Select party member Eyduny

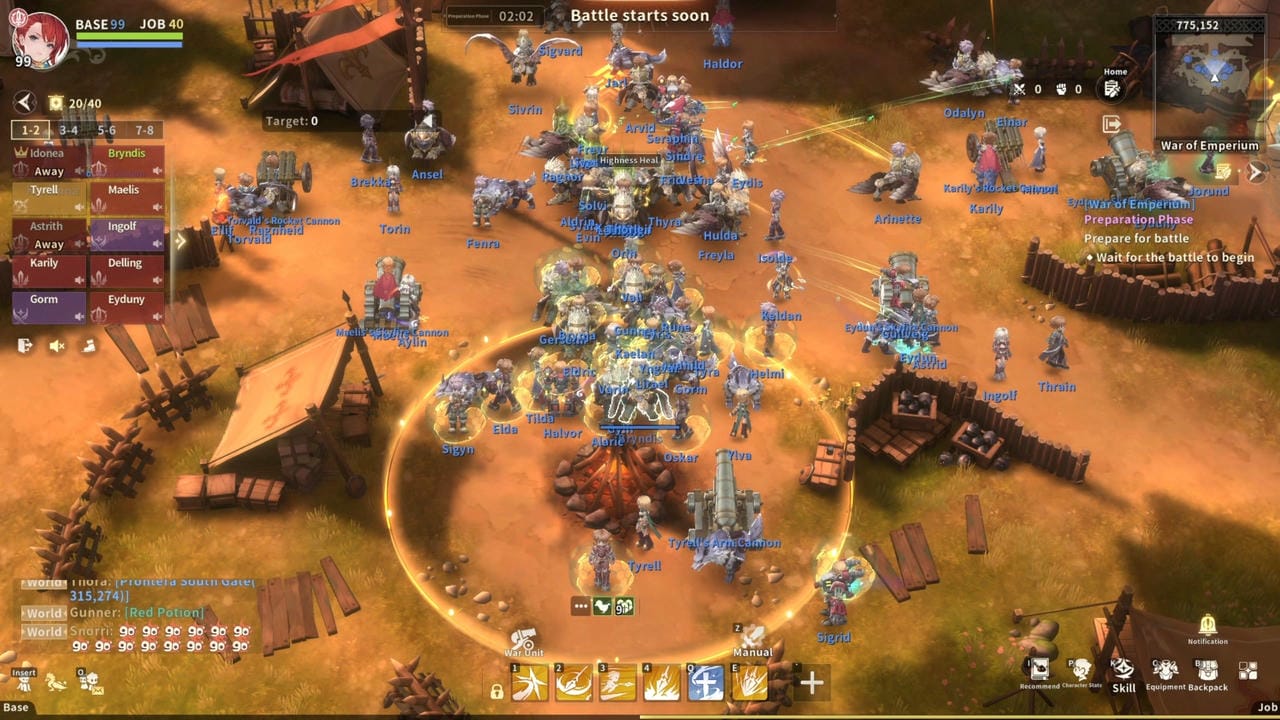pos(126,307)
